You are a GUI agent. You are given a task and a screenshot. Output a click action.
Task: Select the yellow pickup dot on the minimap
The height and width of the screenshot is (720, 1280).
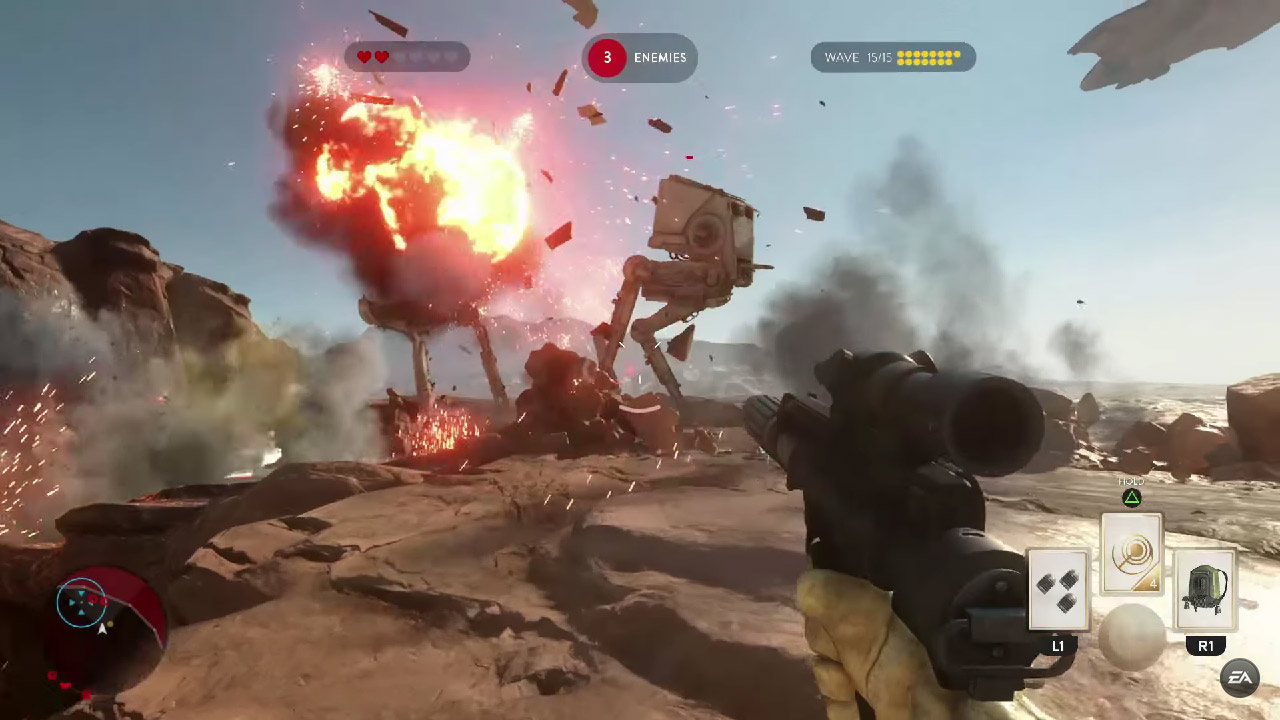pos(111,624)
